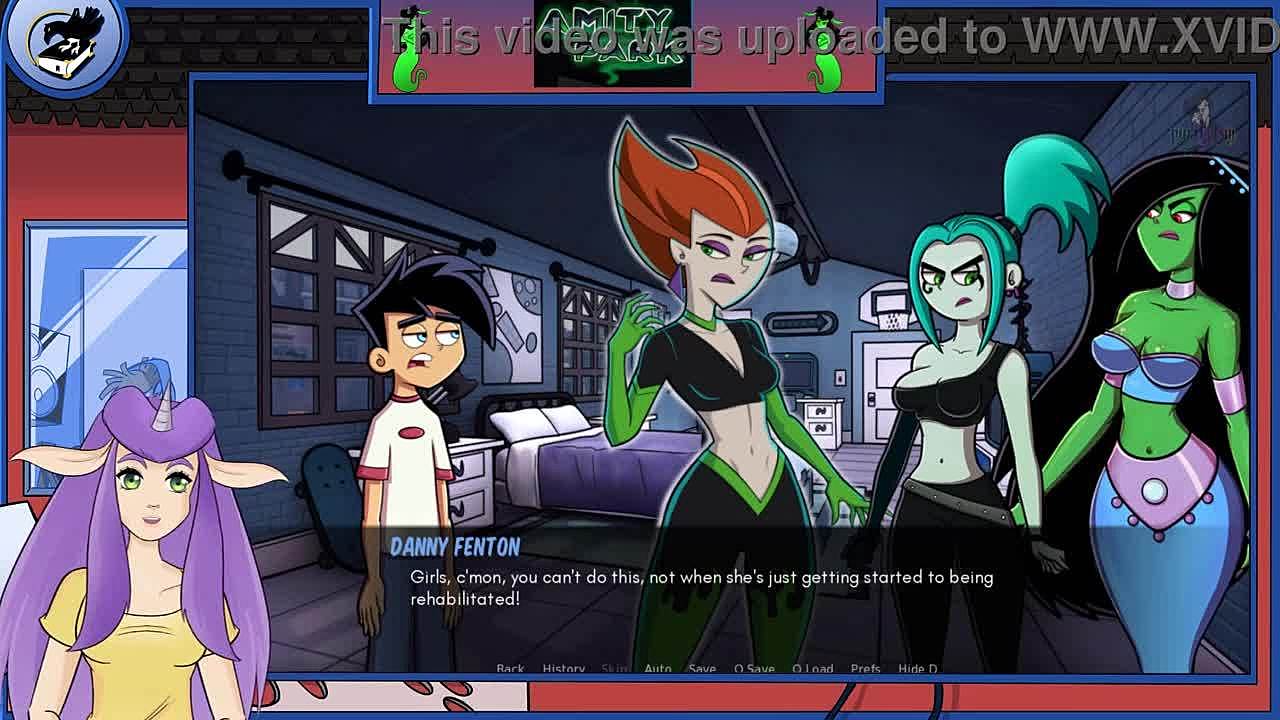Open the Save menu

tap(702, 668)
